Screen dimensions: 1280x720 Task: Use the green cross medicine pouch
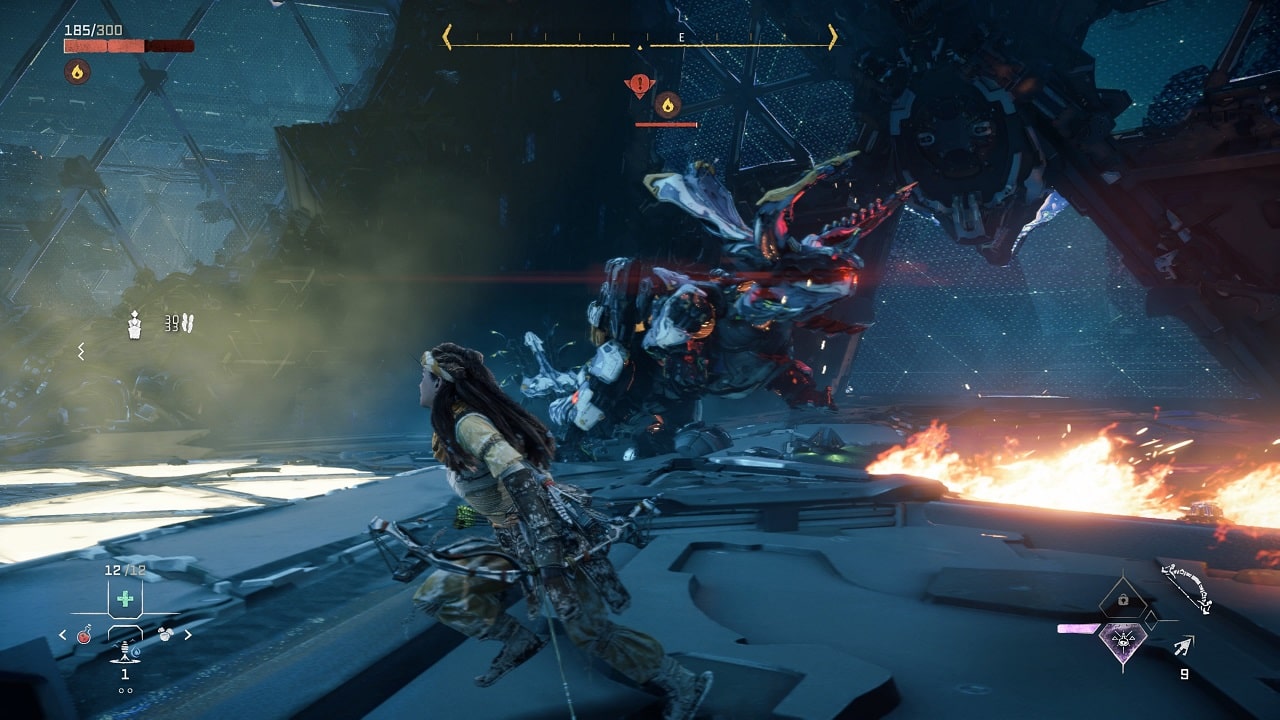click(x=125, y=599)
